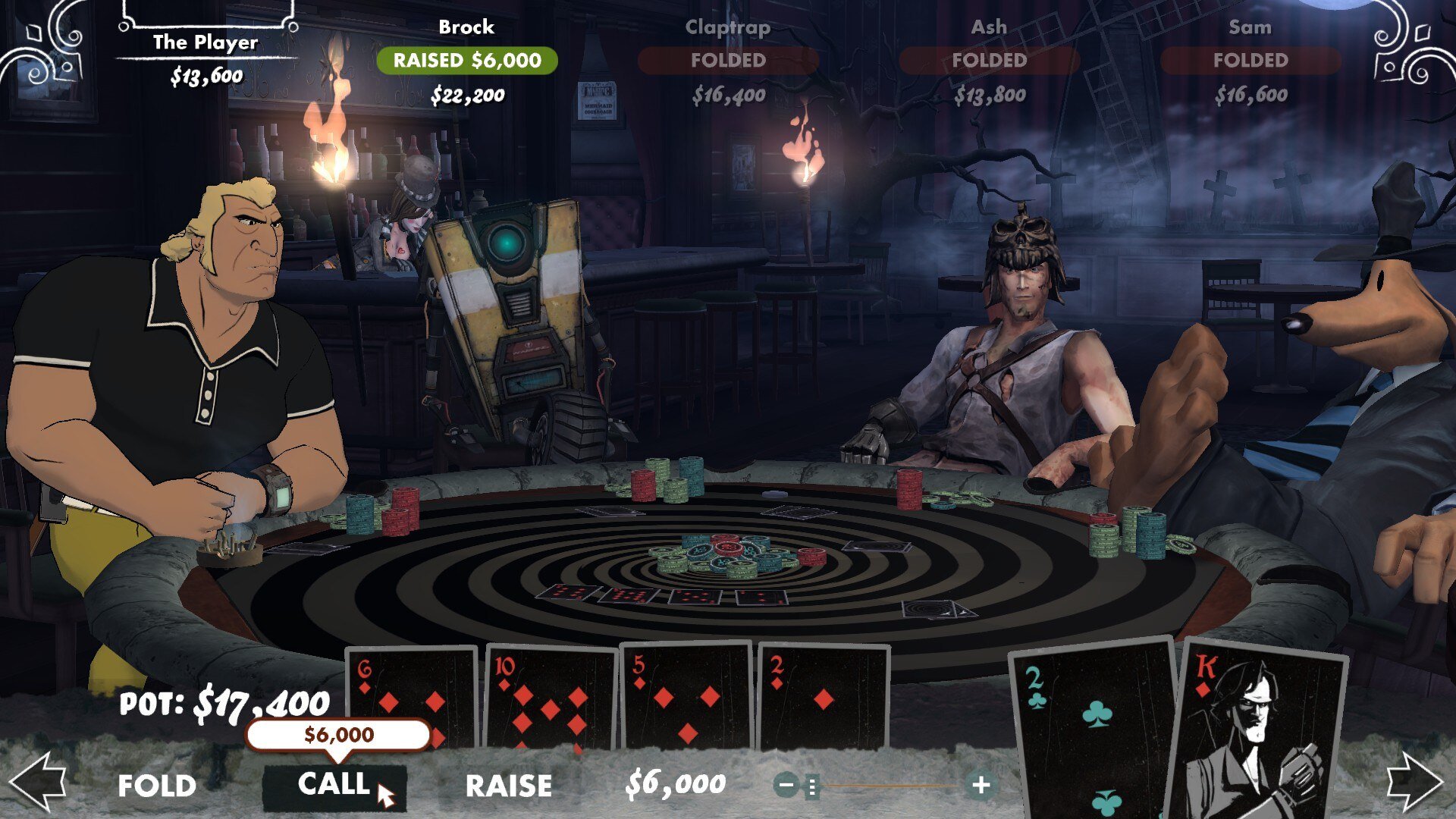Decrease the raise amount with minus
Image resolution: width=1456 pixels, height=819 pixels.
point(787,785)
